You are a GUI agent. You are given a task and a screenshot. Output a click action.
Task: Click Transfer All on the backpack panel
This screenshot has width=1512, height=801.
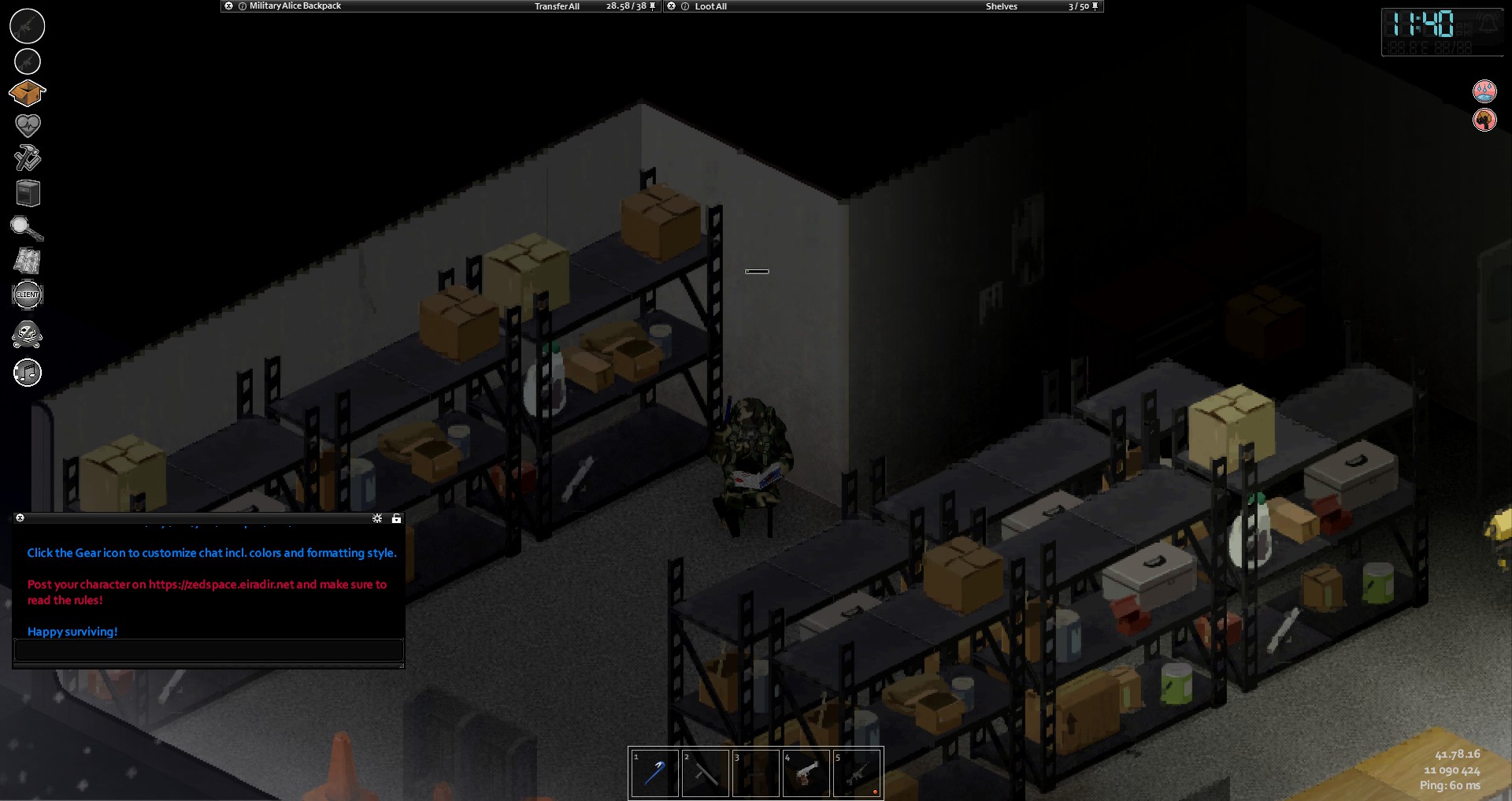(x=557, y=6)
